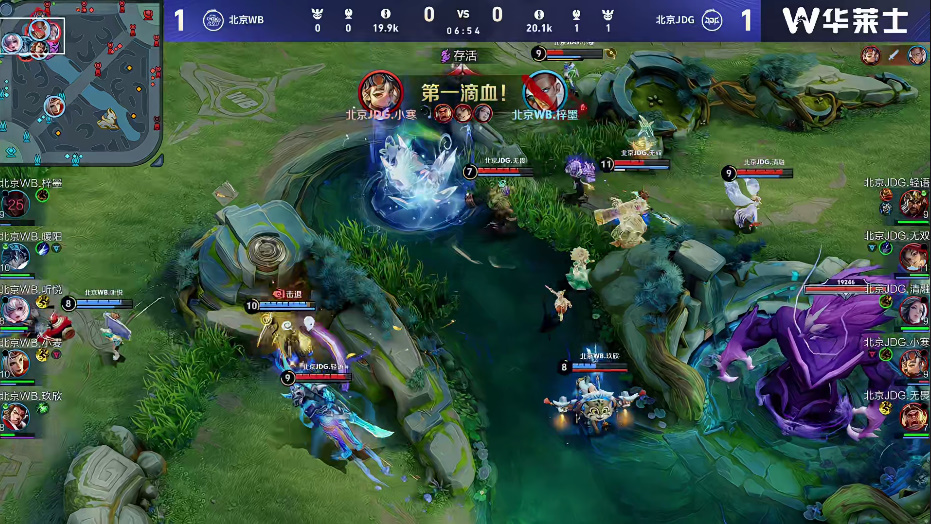Select player 北京JDG.轻语's portrait

913,205
